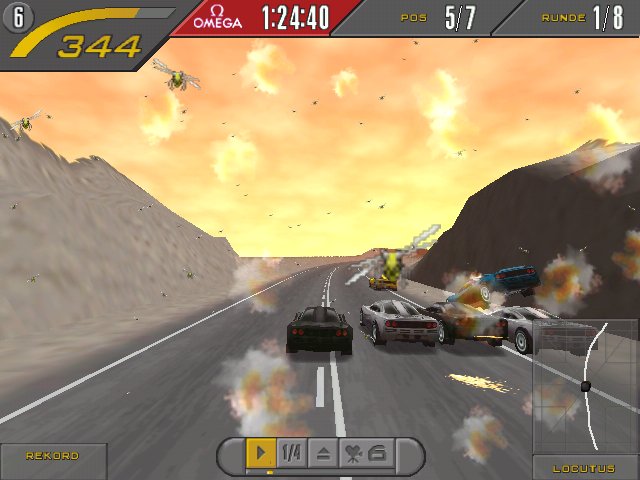Viewport: 640px width, 480px height.
Task: Click the track minimap
Action: 586,386
